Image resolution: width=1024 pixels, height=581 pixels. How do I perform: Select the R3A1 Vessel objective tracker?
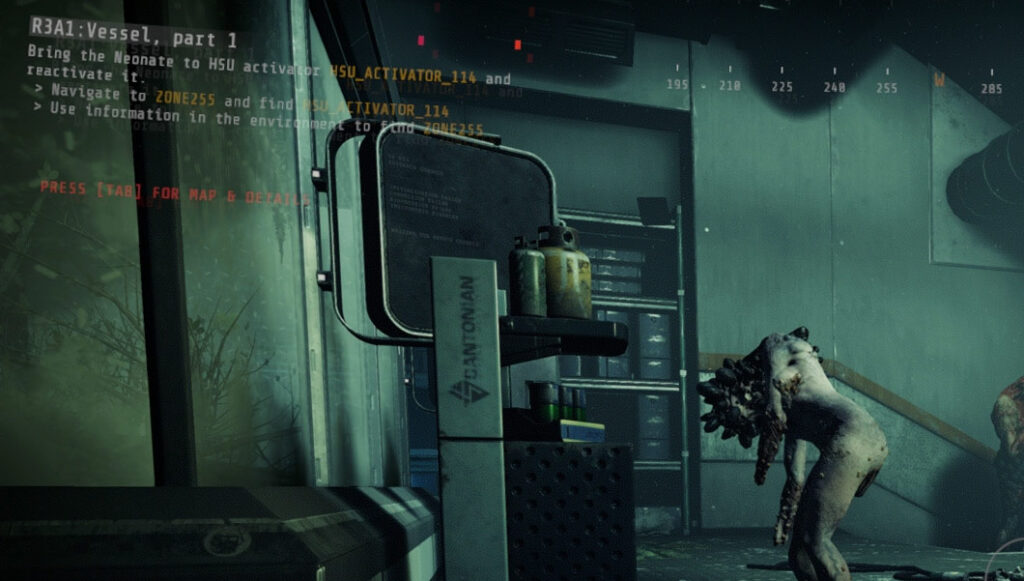pyautogui.click(x=135, y=40)
